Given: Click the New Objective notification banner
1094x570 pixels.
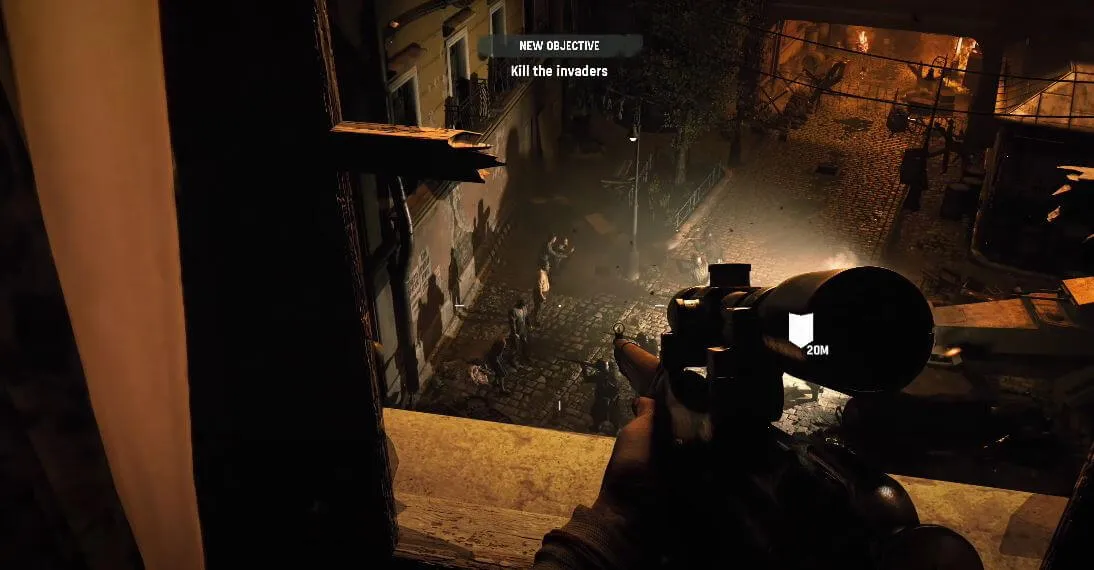Looking at the screenshot, I should pyautogui.click(x=559, y=46).
